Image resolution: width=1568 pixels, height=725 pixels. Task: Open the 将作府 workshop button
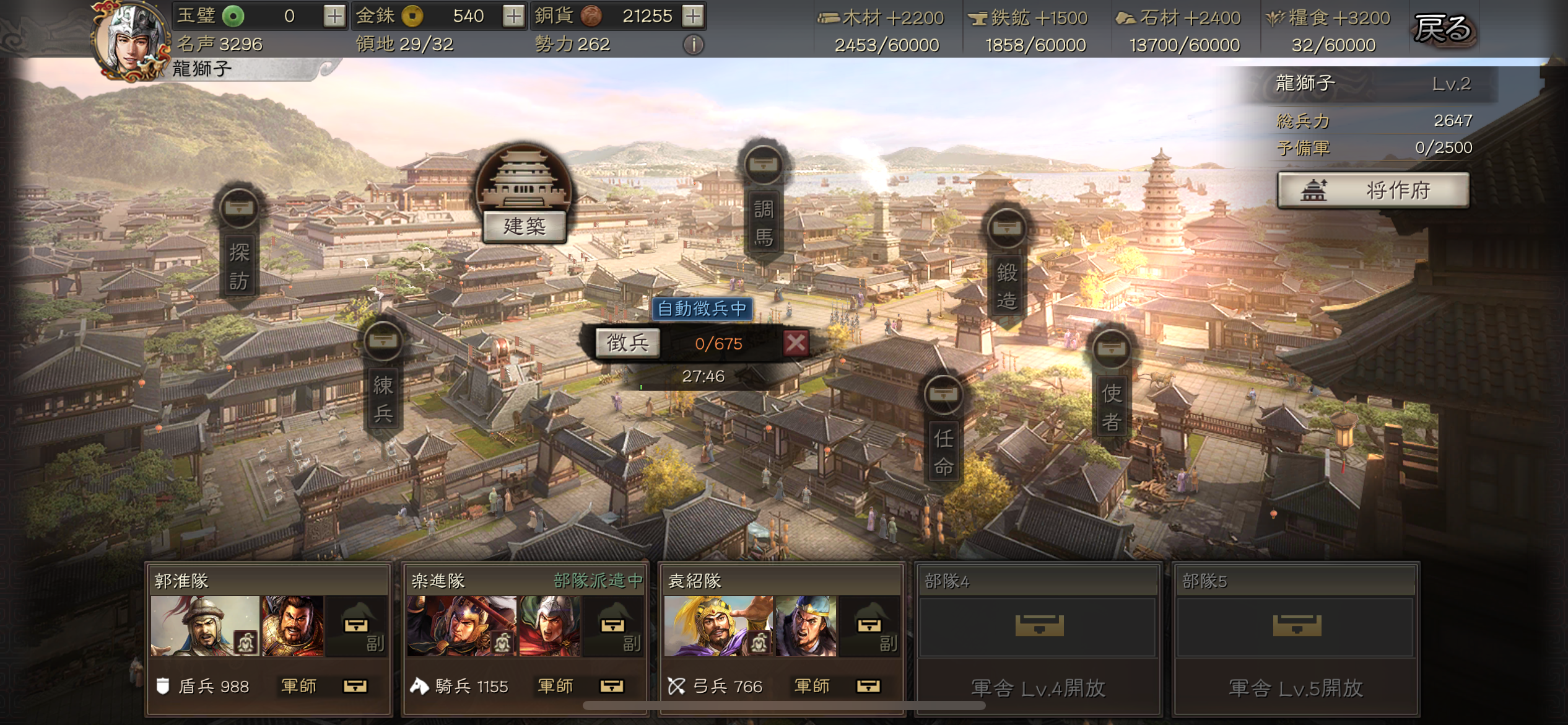pyautogui.click(x=1373, y=190)
